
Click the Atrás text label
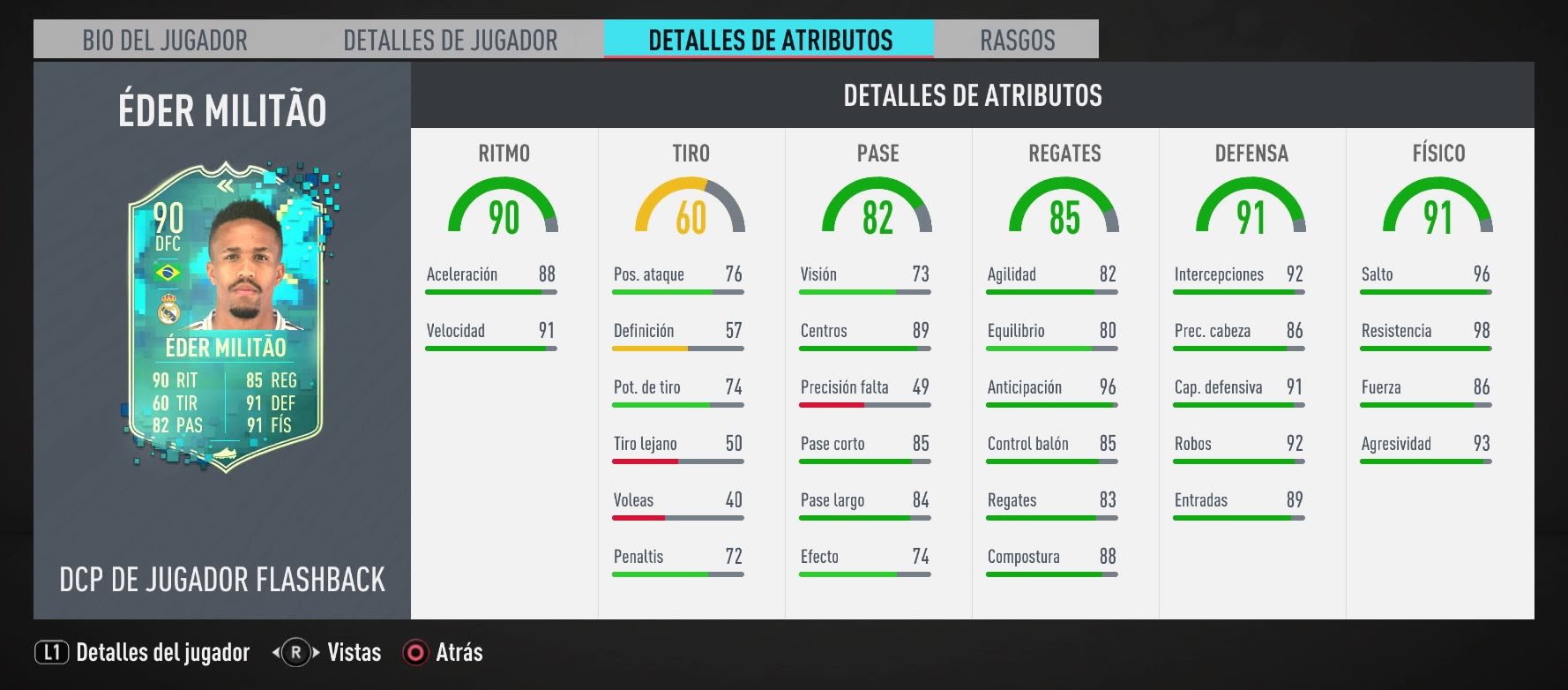point(459,653)
